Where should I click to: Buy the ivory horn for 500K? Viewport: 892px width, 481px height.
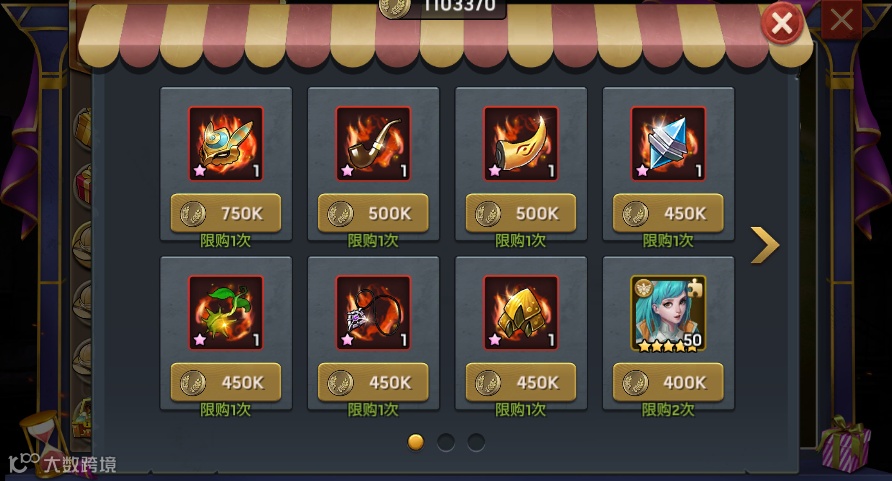[520, 213]
